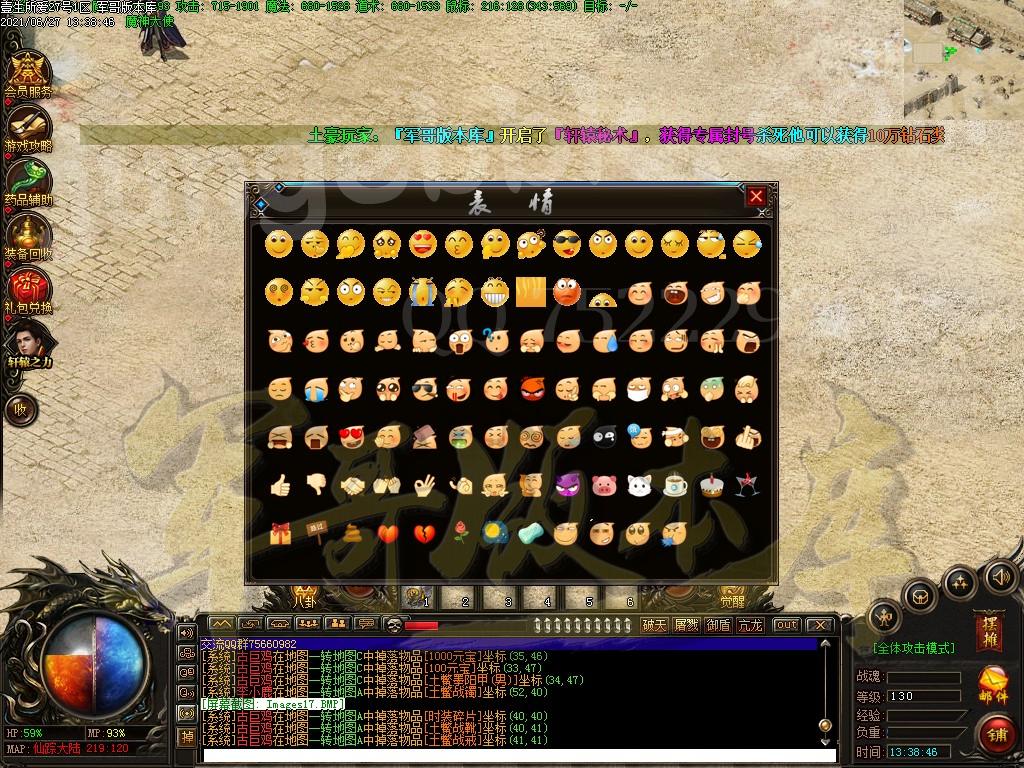Open the 邮件 mail icon
This screenshot has height=768, width=1024.
(993, 684)
